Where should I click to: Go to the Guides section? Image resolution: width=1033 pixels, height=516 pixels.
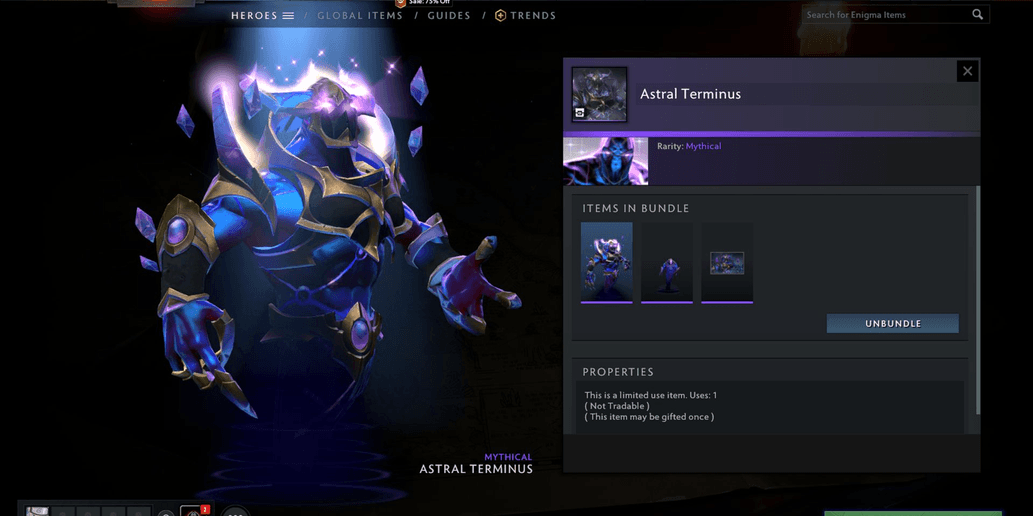pyautogui.click(x=449, y=16)
